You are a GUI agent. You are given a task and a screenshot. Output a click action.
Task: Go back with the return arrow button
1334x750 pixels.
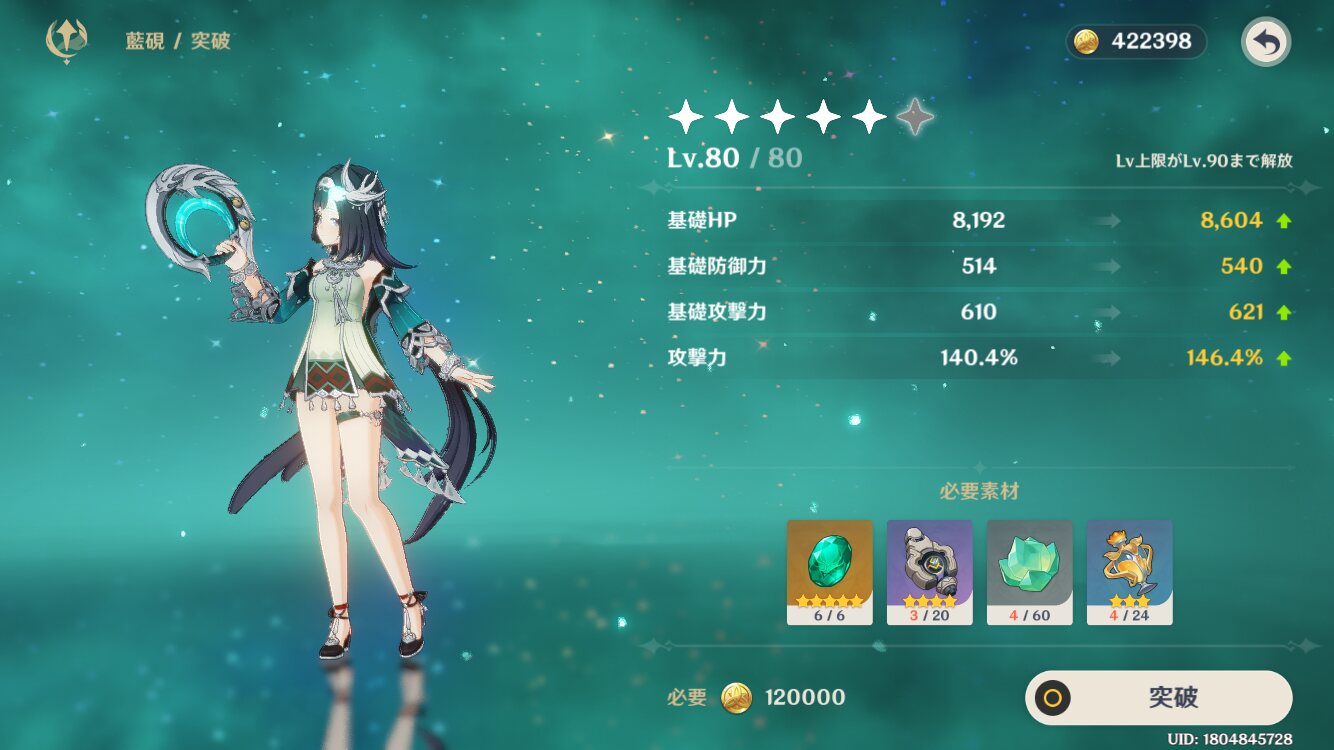click(1266, 42)
